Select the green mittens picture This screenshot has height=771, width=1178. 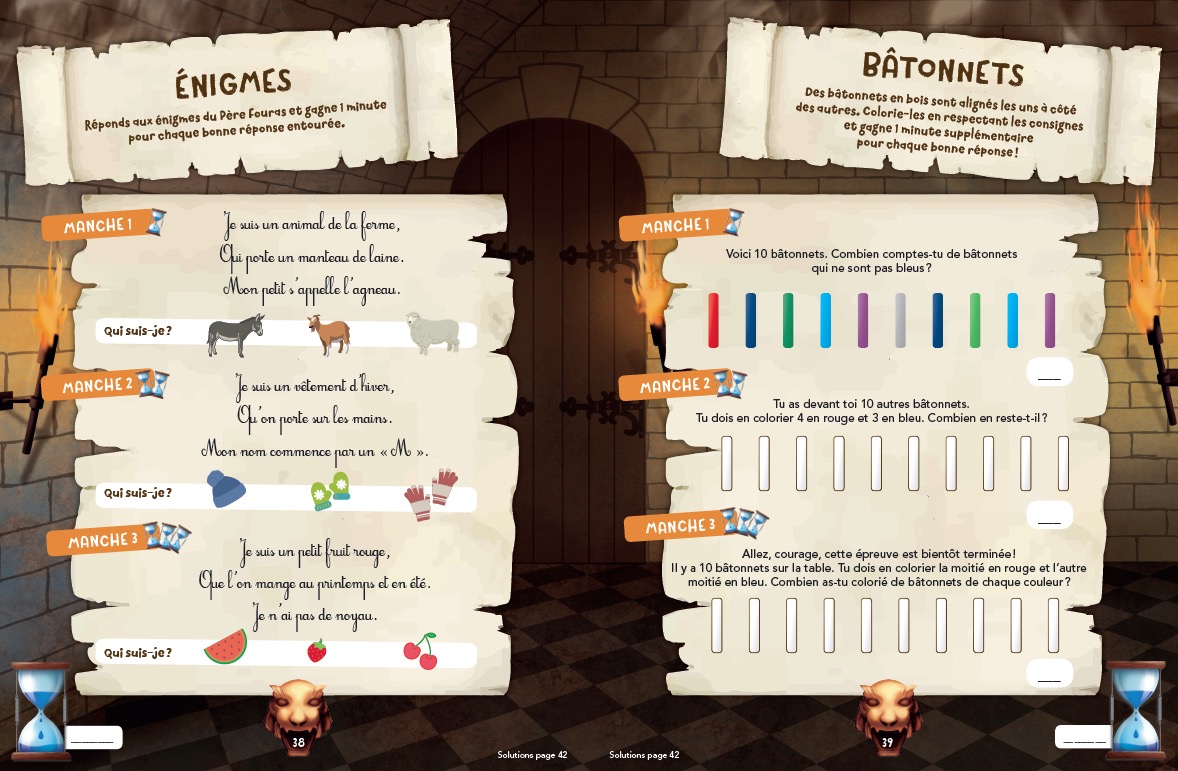pos(330,491)
